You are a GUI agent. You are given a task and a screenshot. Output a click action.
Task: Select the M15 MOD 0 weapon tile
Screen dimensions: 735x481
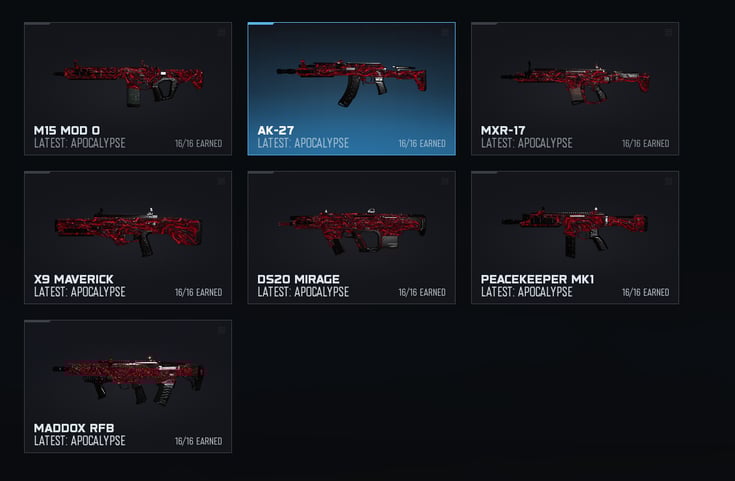pos(128,89)
